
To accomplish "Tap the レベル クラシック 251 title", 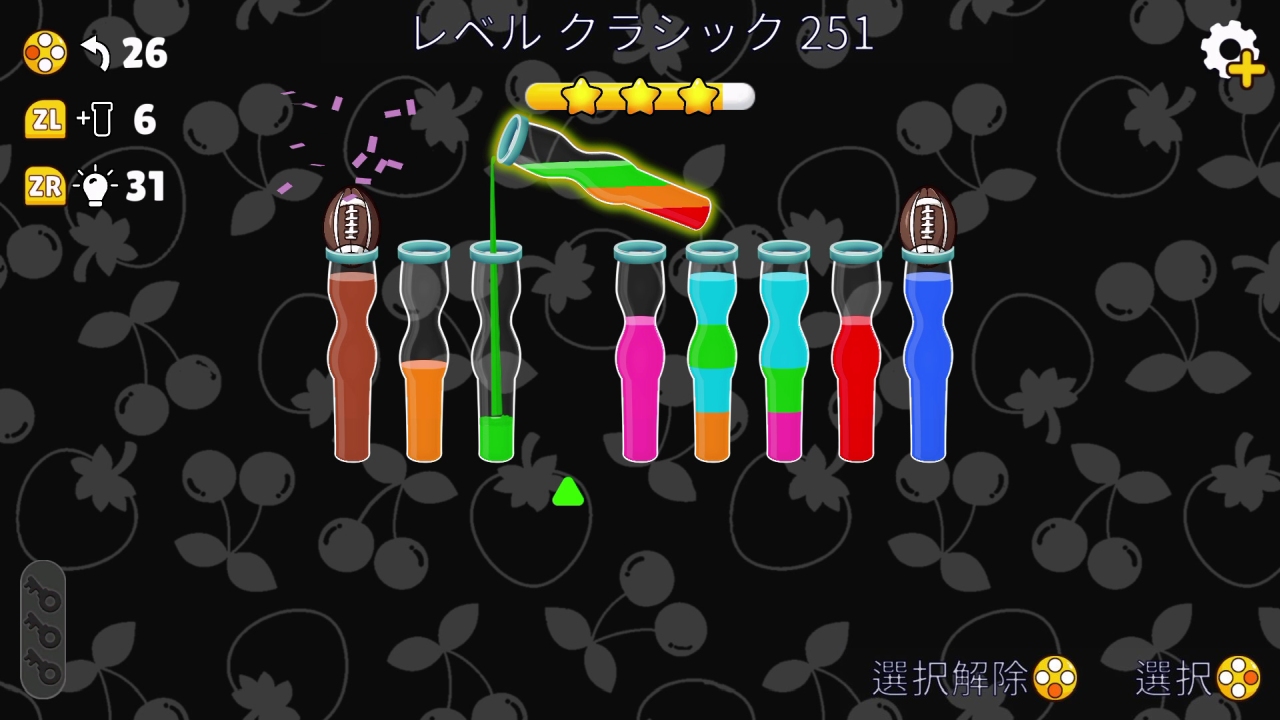I will pyautogui.click(x=640, y=36).
